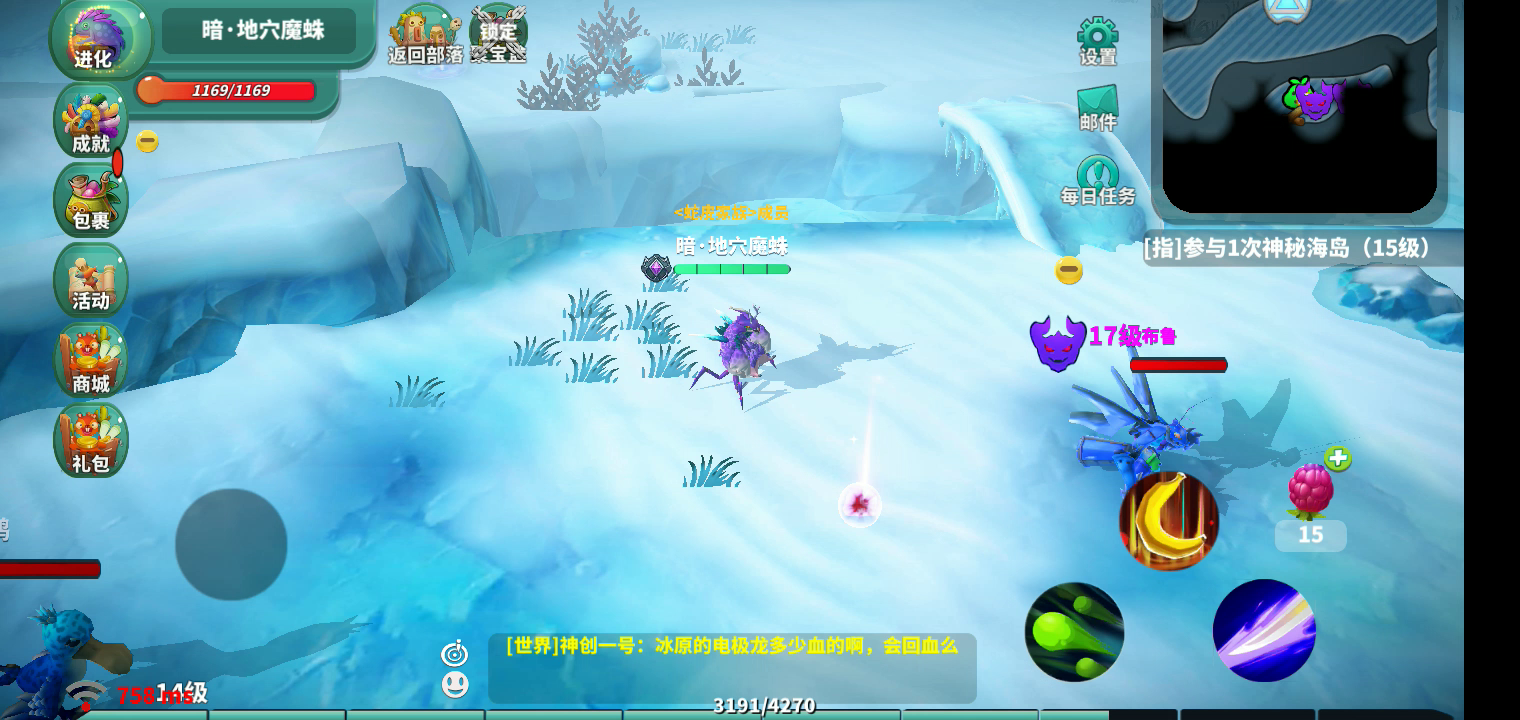Open the world chat box
The height and width of the screenshot is (720, 1520).
point(732,667)
